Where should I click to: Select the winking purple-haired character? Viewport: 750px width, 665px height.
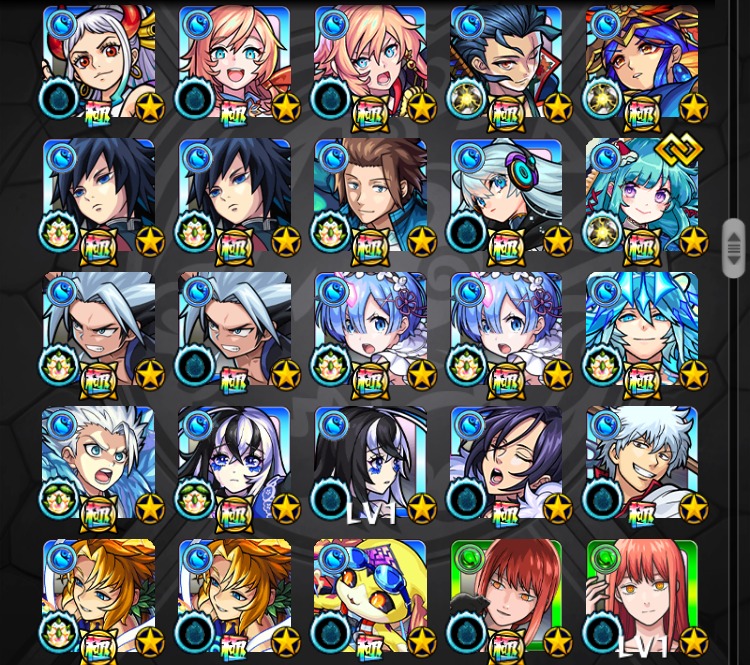(506, 462)
